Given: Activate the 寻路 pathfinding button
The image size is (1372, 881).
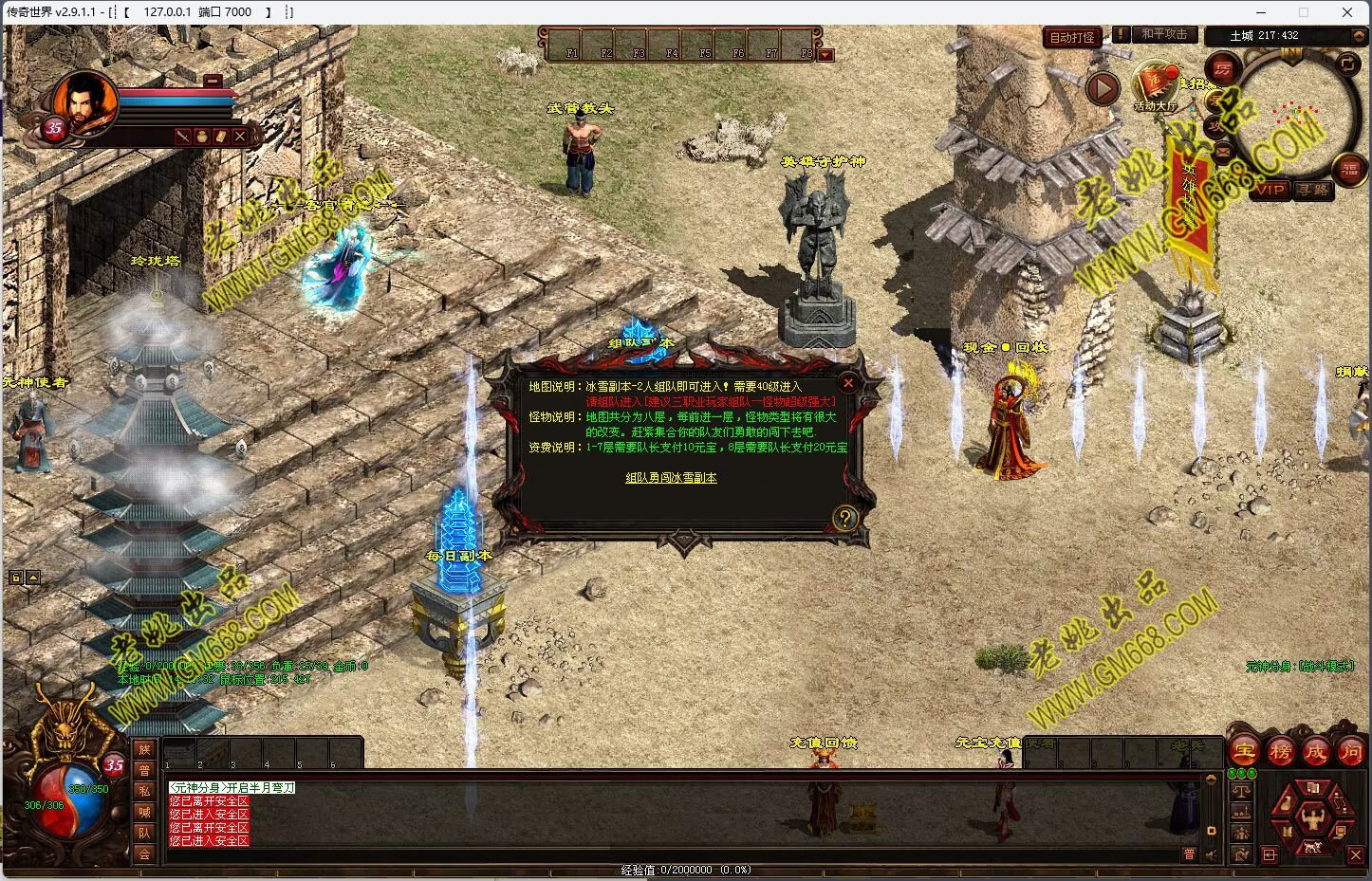Looking at the screenshot, I should [1313, 190].
